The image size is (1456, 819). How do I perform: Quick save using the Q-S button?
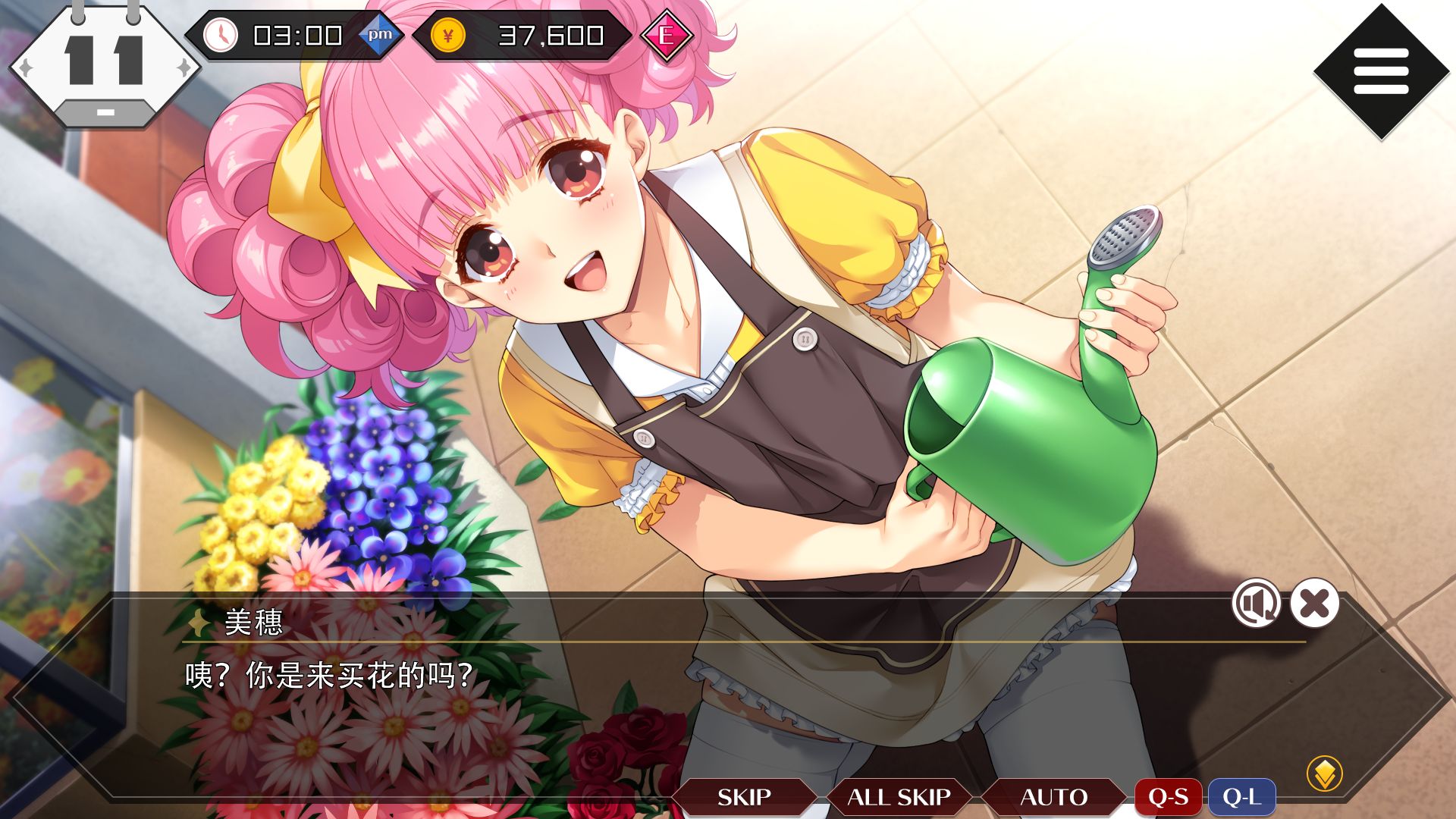(1169, 797)
